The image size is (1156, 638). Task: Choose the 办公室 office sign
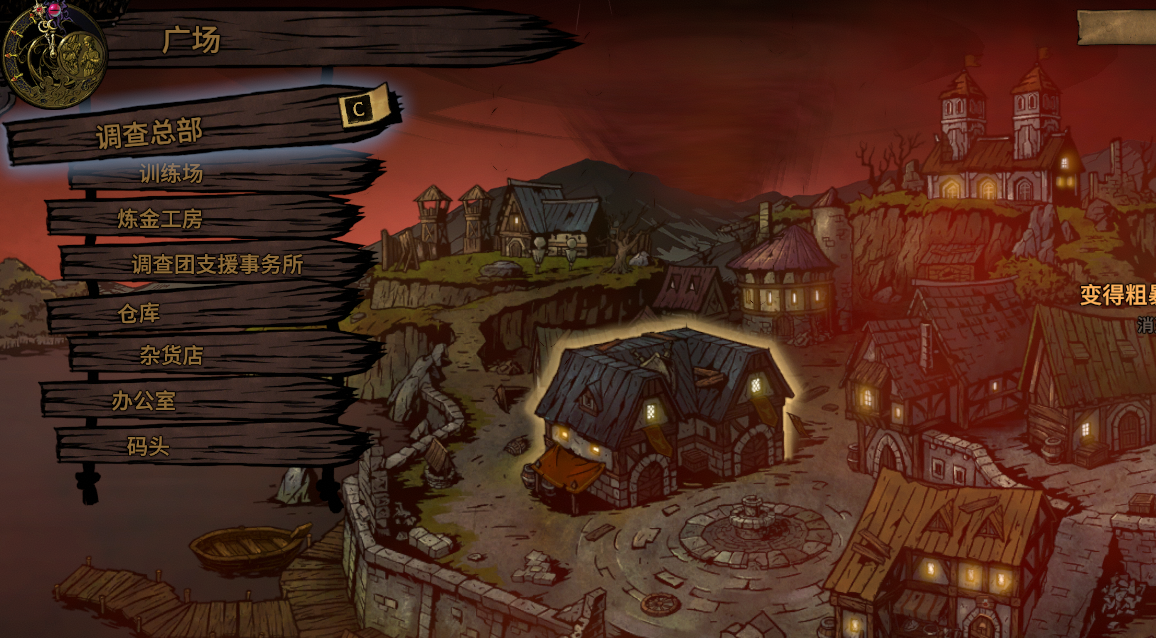pyautogui.click(x=144, y=401)
